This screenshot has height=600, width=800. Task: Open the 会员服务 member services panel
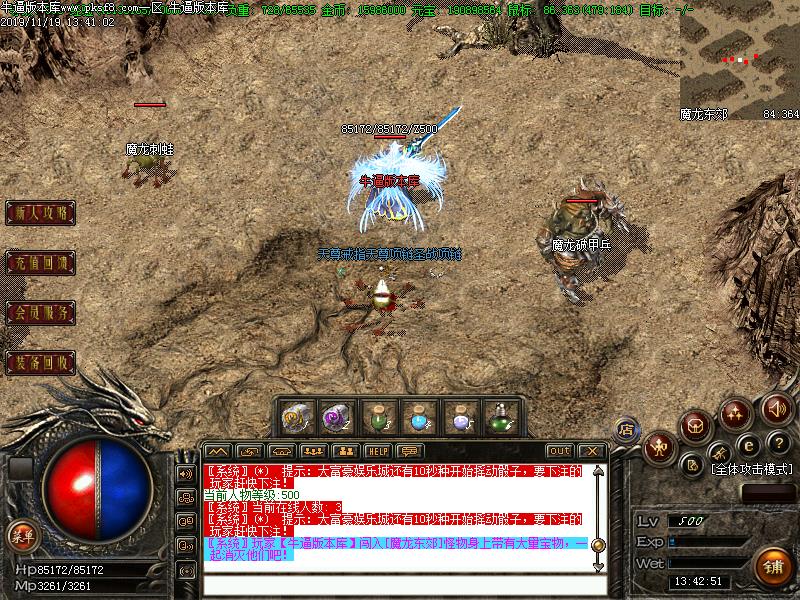pos(41,313)
